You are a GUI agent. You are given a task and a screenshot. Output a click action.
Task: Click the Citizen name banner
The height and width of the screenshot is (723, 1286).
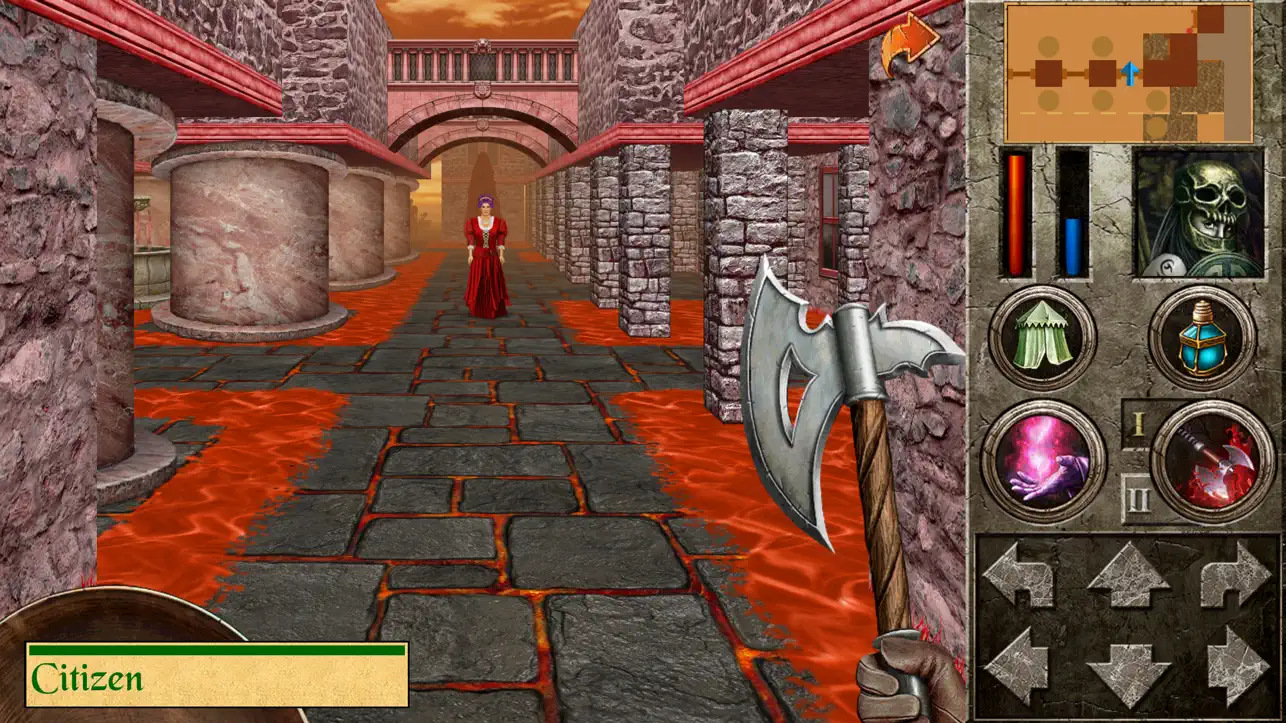(215, 673)
